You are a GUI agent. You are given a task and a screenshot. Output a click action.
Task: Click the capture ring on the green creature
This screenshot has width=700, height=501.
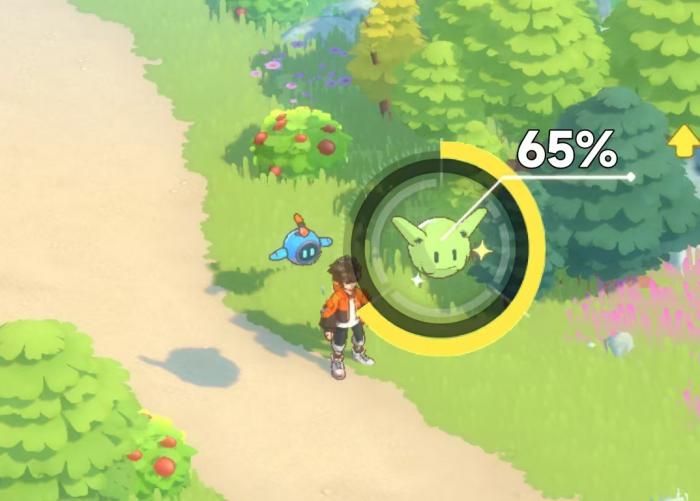444,248
